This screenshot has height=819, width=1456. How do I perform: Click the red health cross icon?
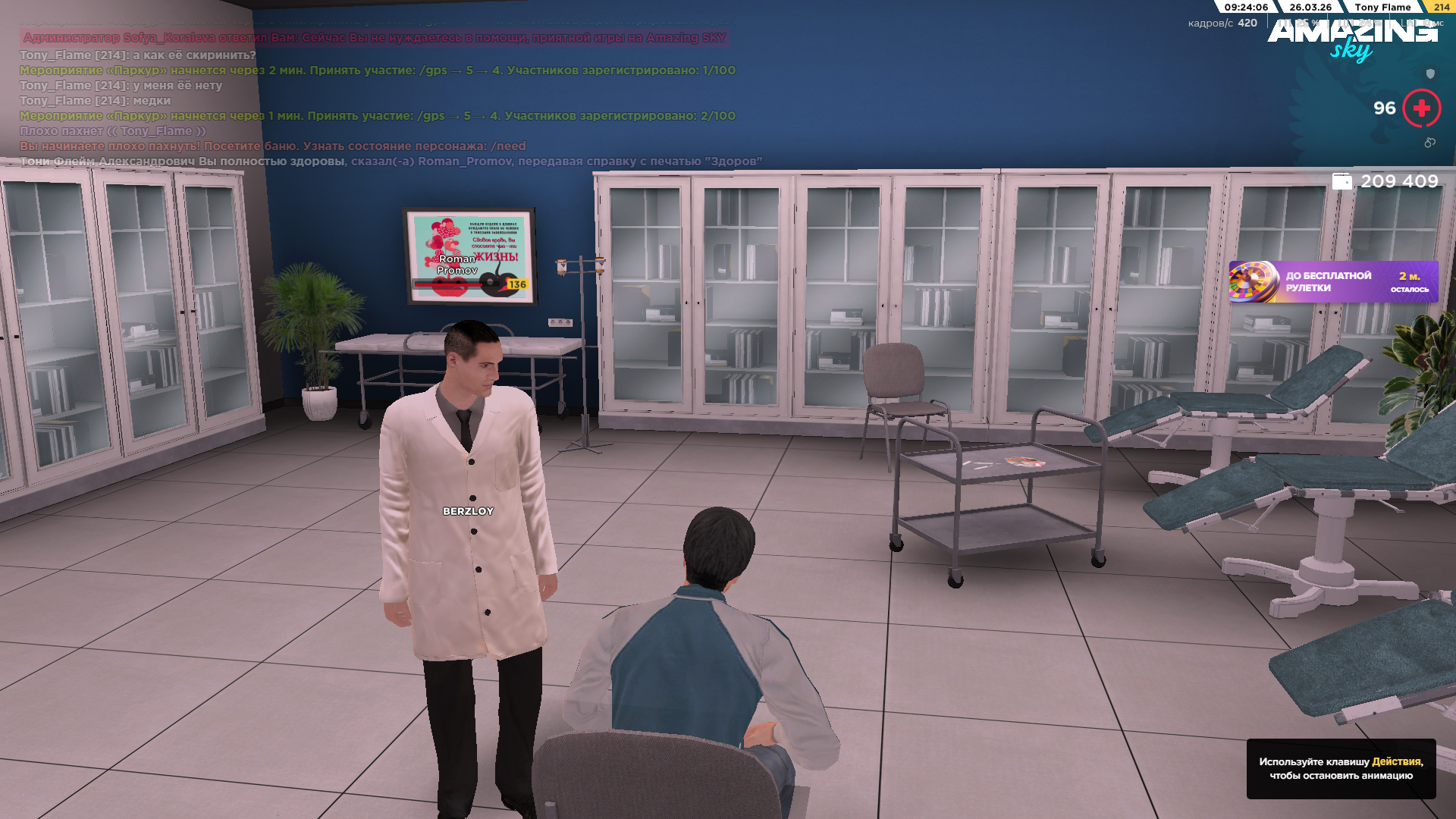point(1420,108)
